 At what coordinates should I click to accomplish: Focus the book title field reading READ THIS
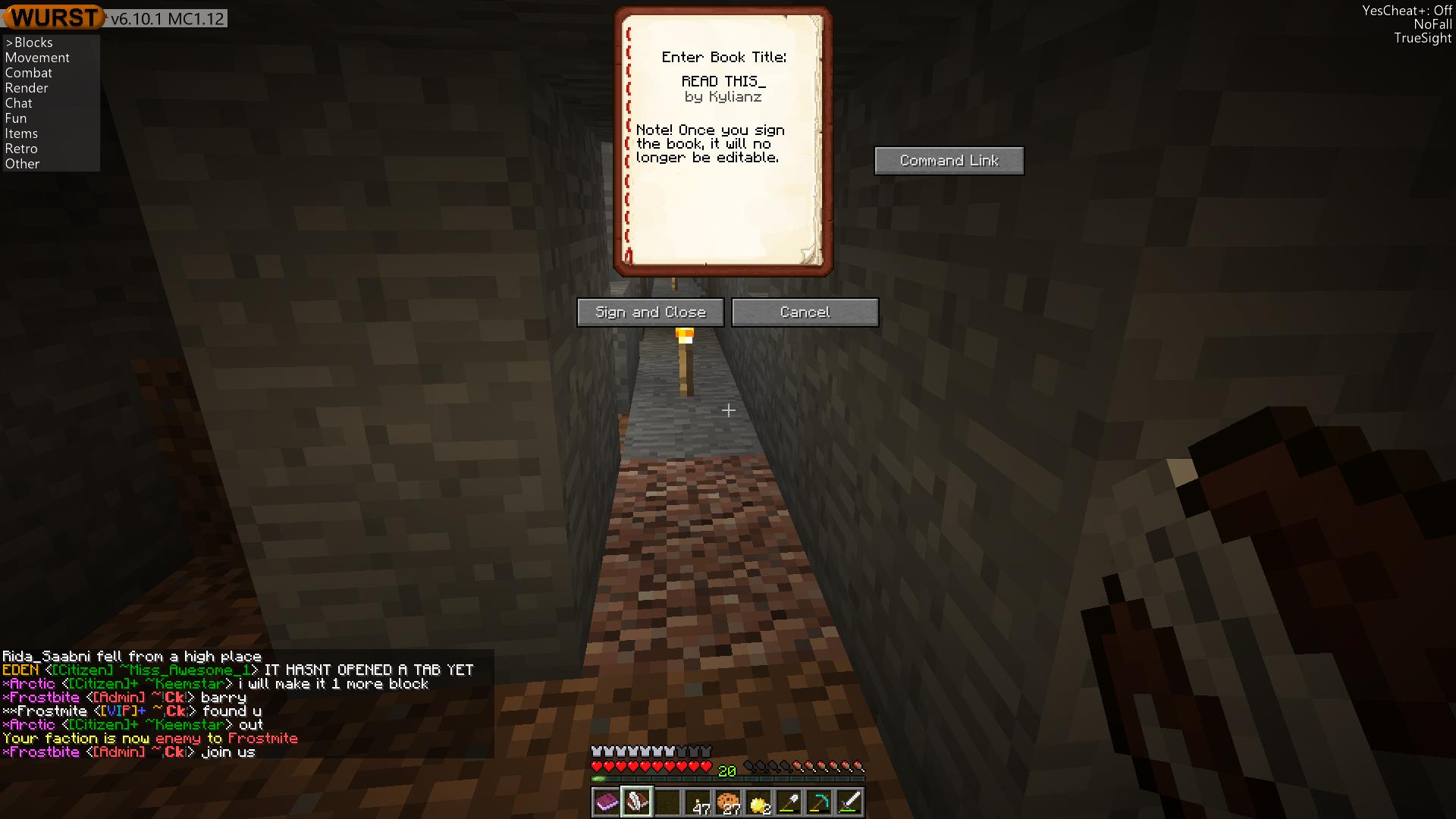click(723, 81)
